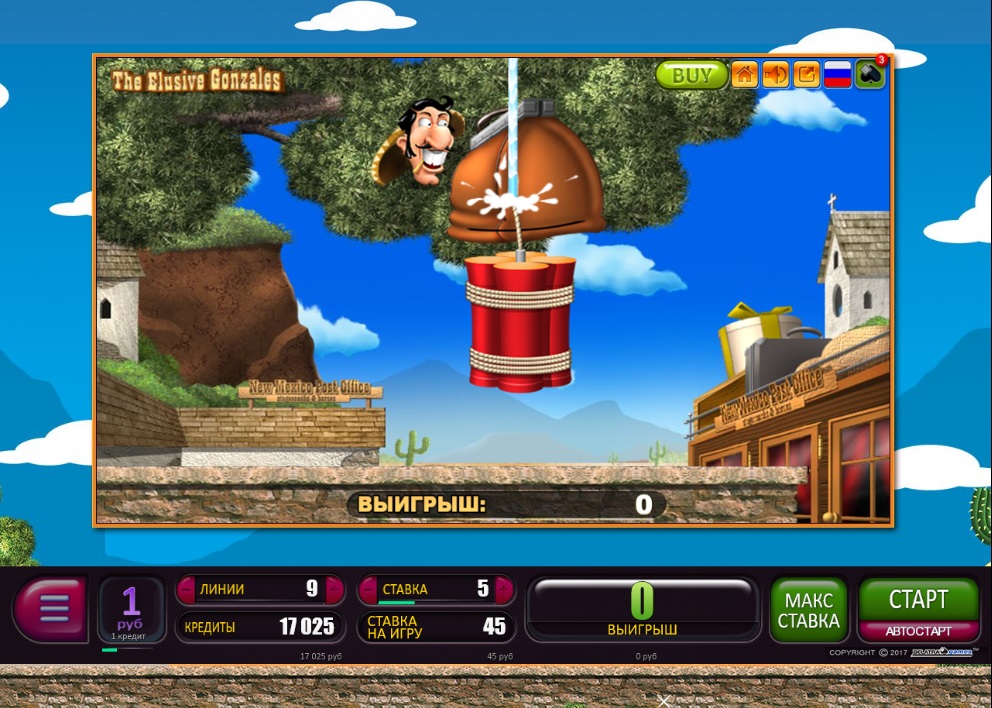Decrease the ЛИНИИ lines count
This screenshot has width=992, height=708.
pos(185,590)
